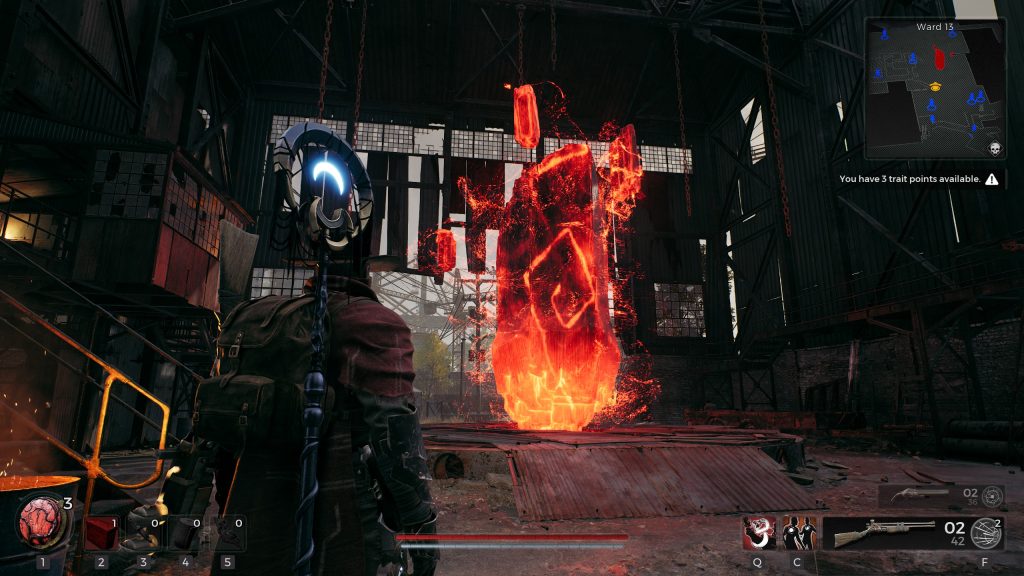
Task: Click the handgun's circular weapon mod icon
Action: click(x=992, y=496)
